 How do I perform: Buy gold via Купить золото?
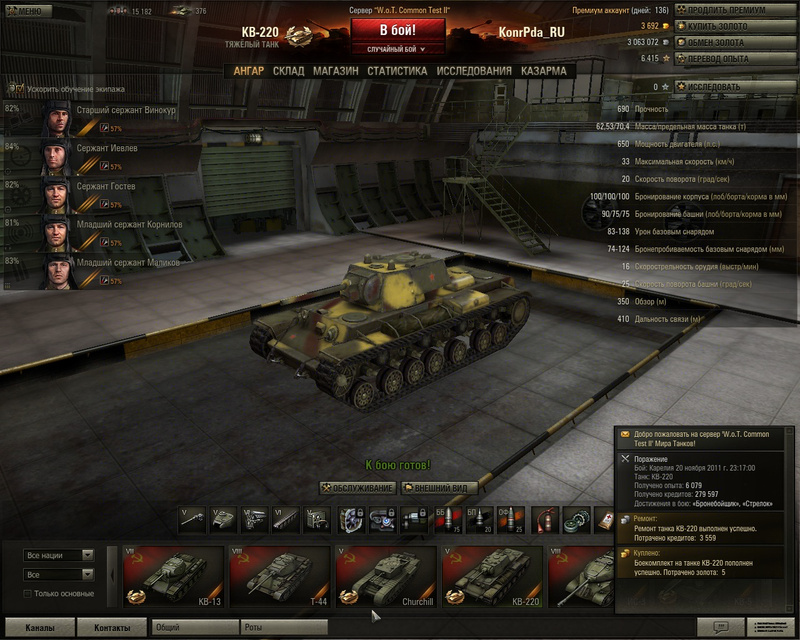tap(734, 26)
